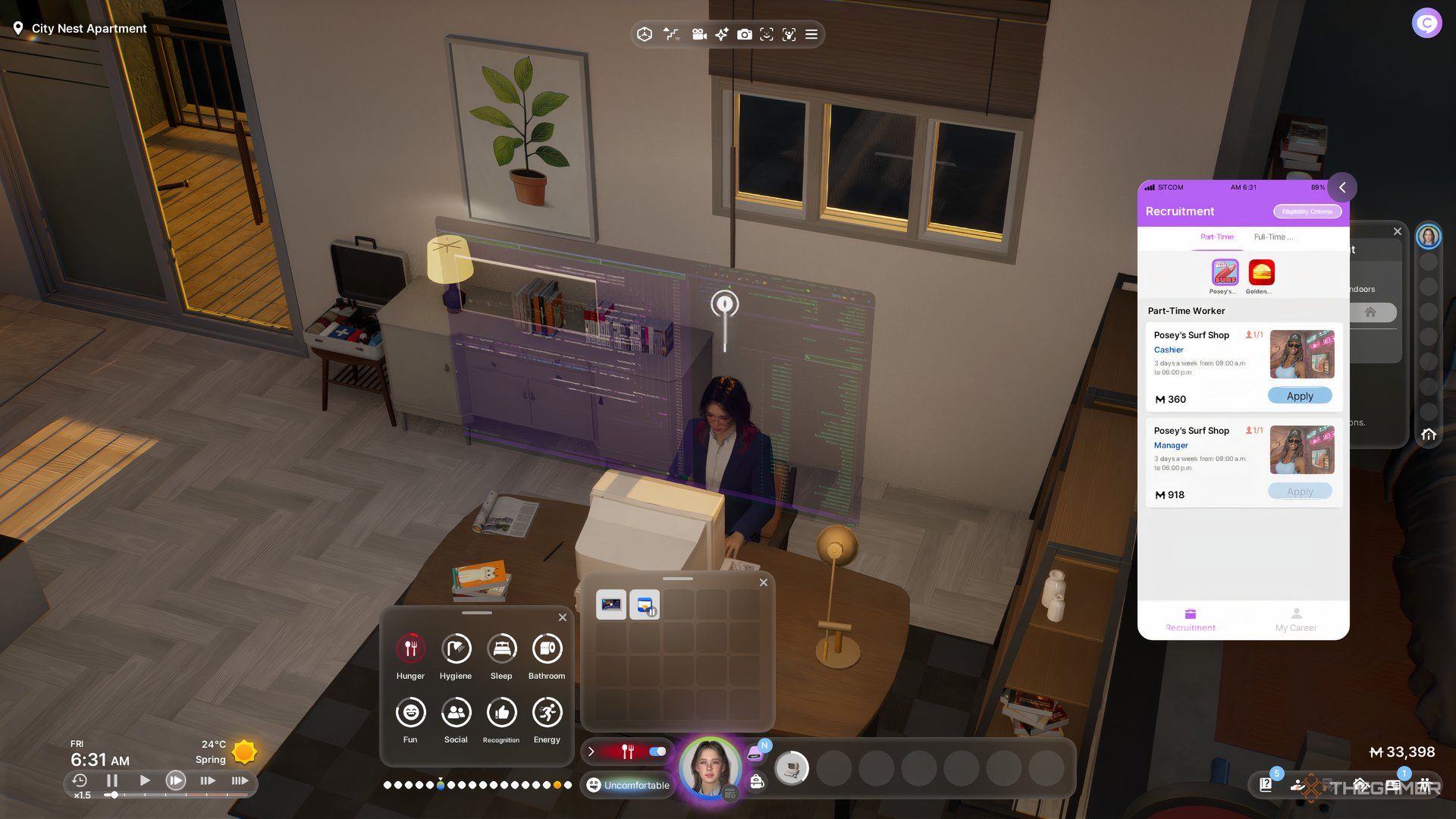Viewport: 1456px width, 819px height.
Task: Click the sparkle effects icon
Action: click(722, 34)
